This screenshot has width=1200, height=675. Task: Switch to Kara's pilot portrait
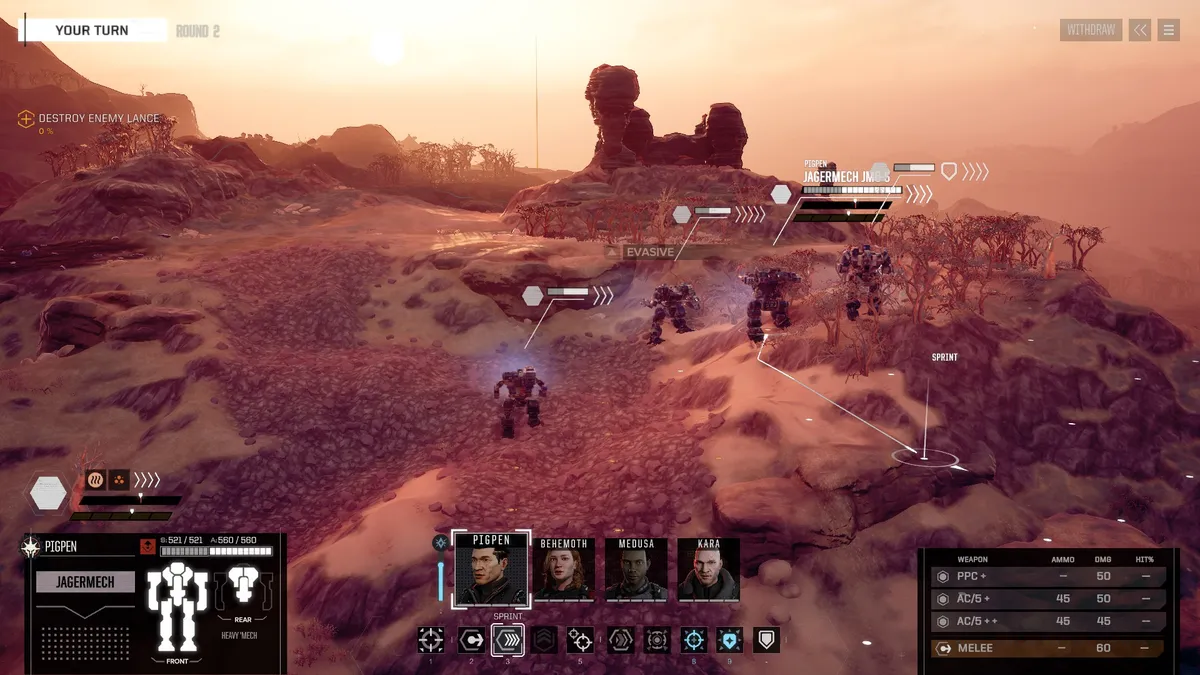point(709,569)
